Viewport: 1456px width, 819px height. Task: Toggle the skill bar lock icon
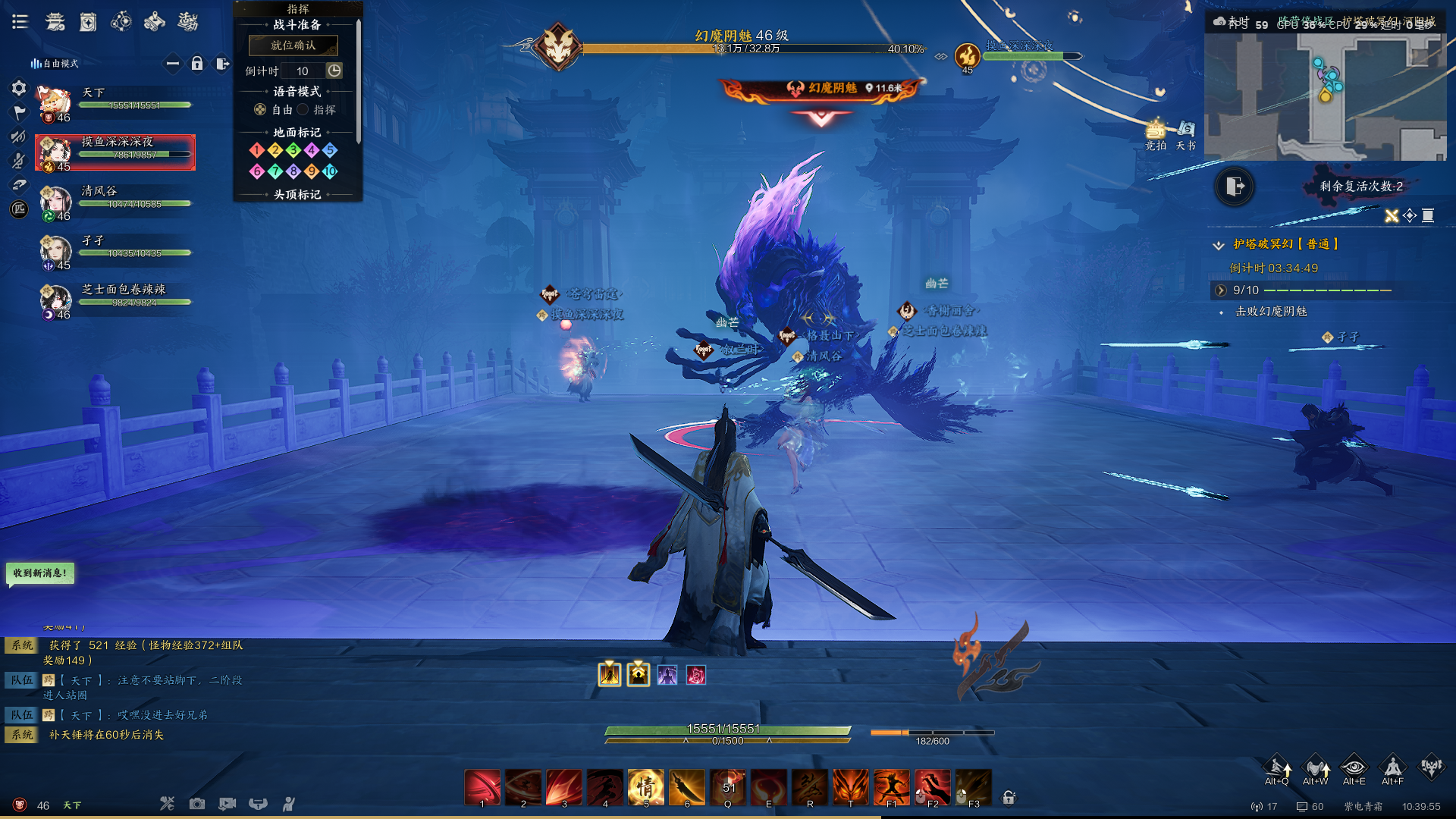pyautogui.click(x=1009, y=797)
